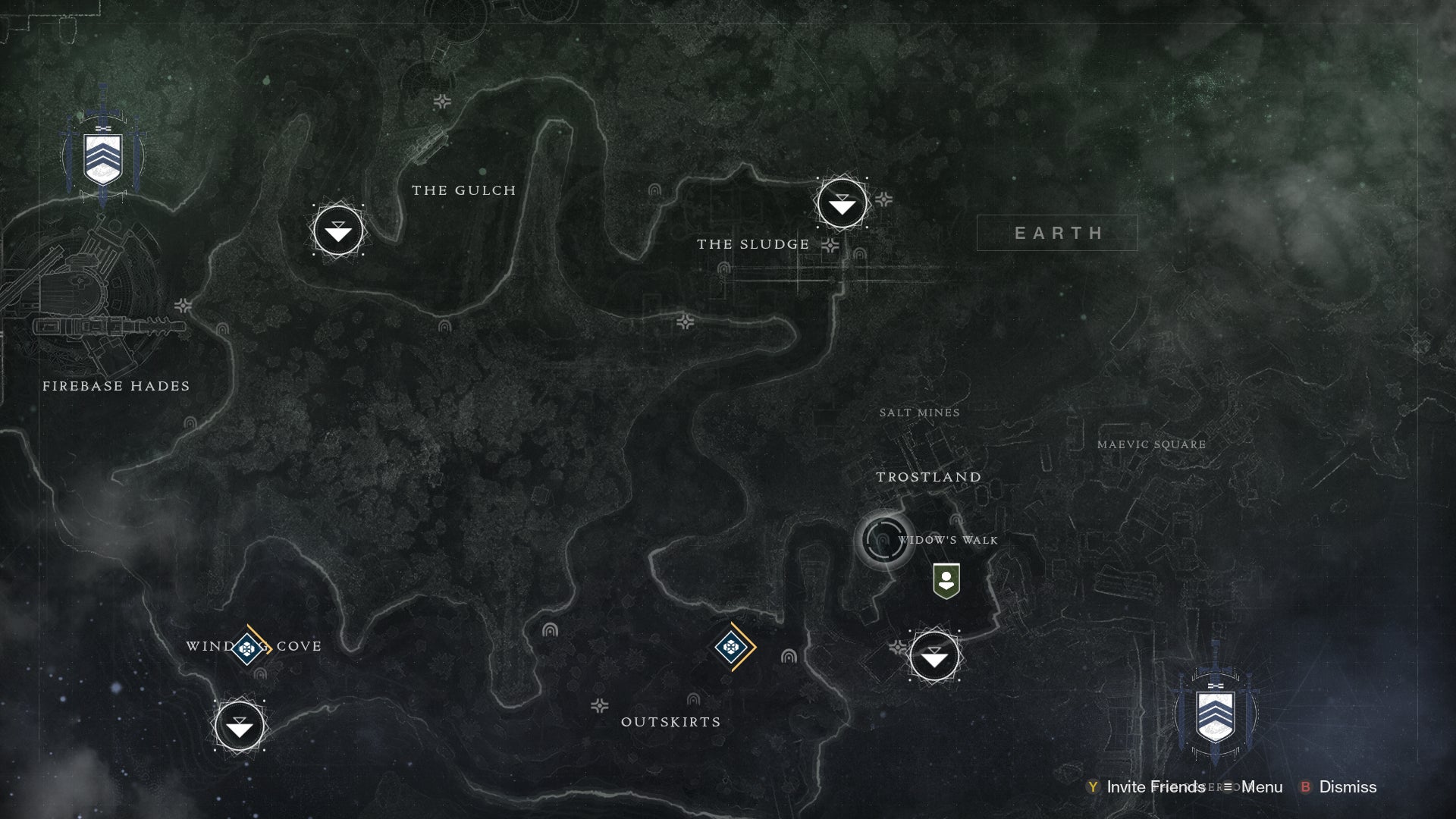The width and height of the screenshot is (1456, 819).
Task: Click the Salt Mines label
Action: 919,413
